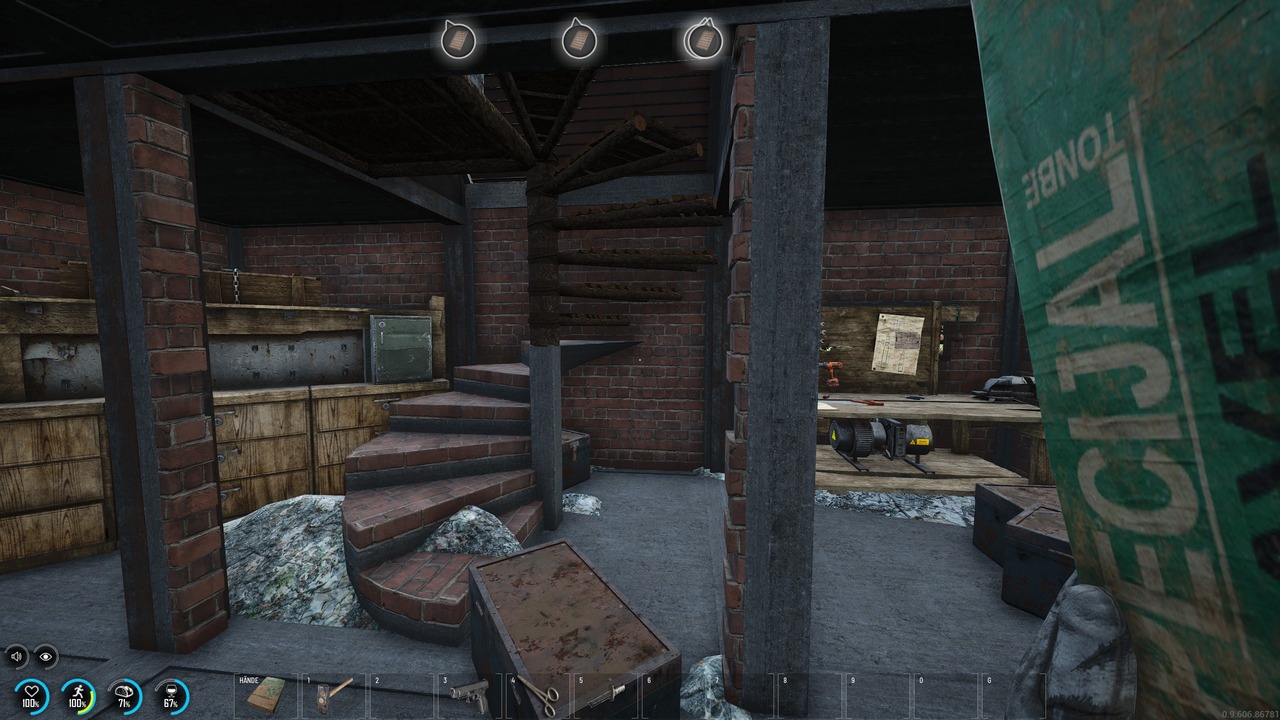Click the eye visibility icon
The width and height of the screenshot is (1280, 720).
[45, 656]
